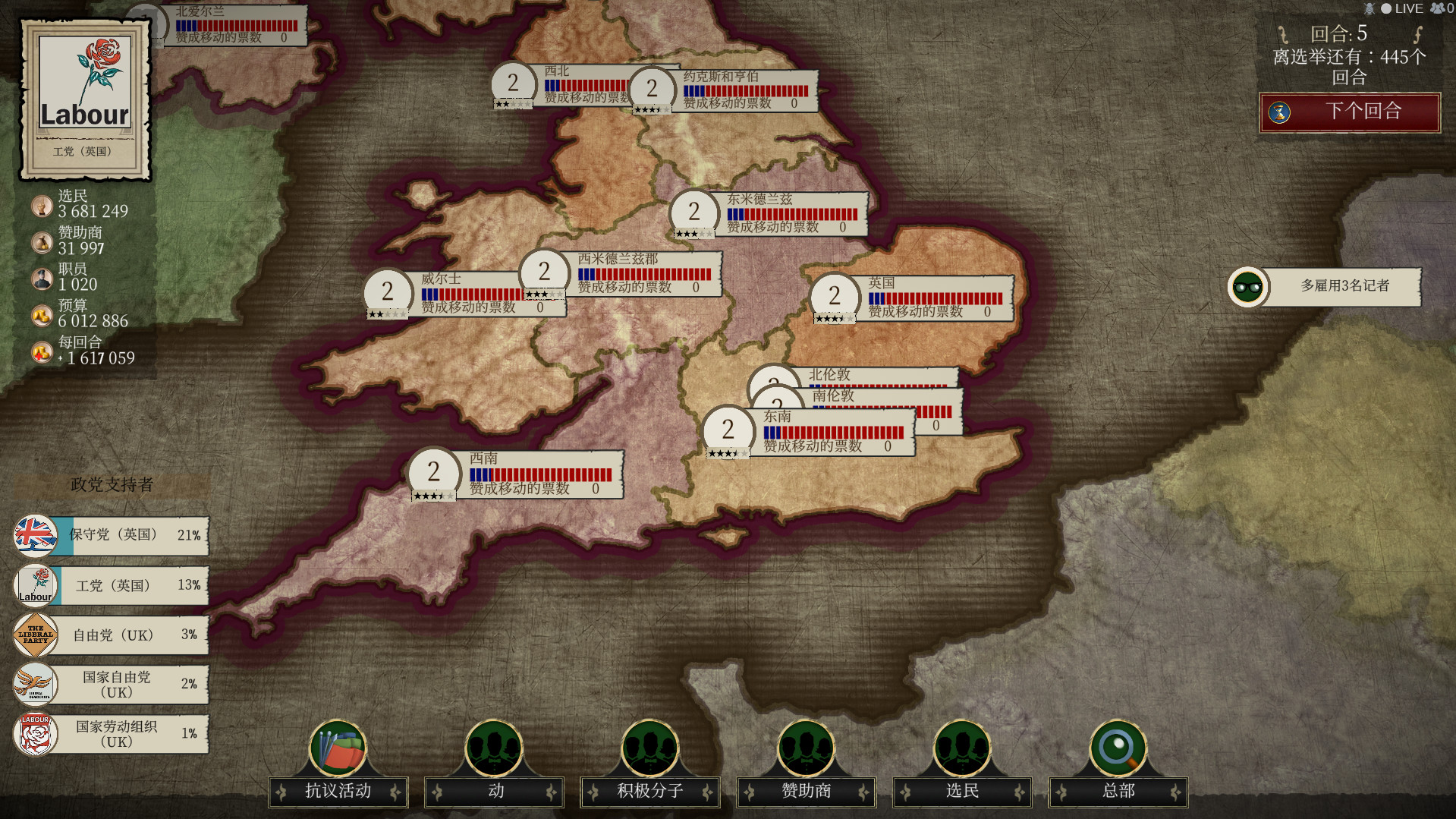Viewport: 1456px width, 819px height.
Task: End turn with the 下个回合 button
Action: pyautogui.click(x=1350, y=112)
